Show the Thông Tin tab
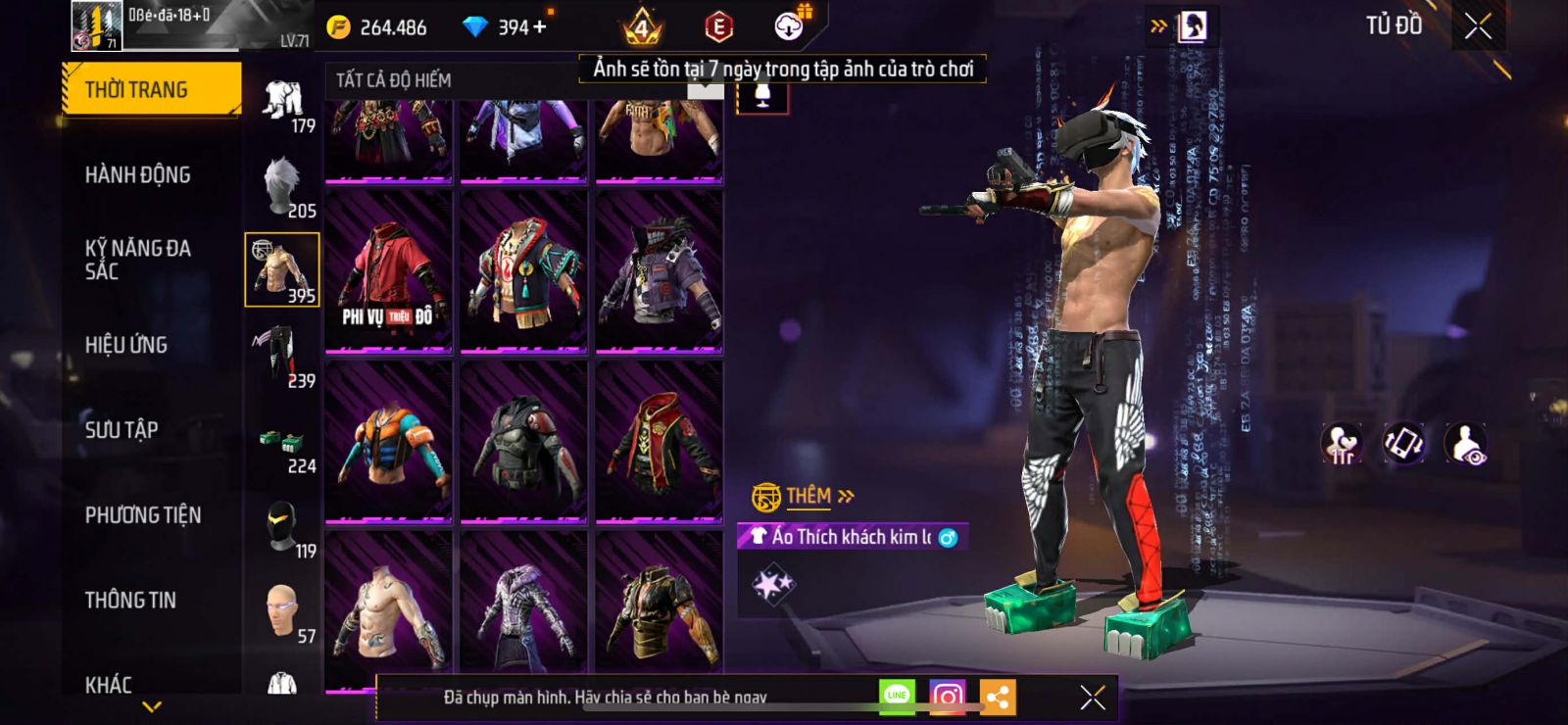1568x725 pixels. (130, 601)
